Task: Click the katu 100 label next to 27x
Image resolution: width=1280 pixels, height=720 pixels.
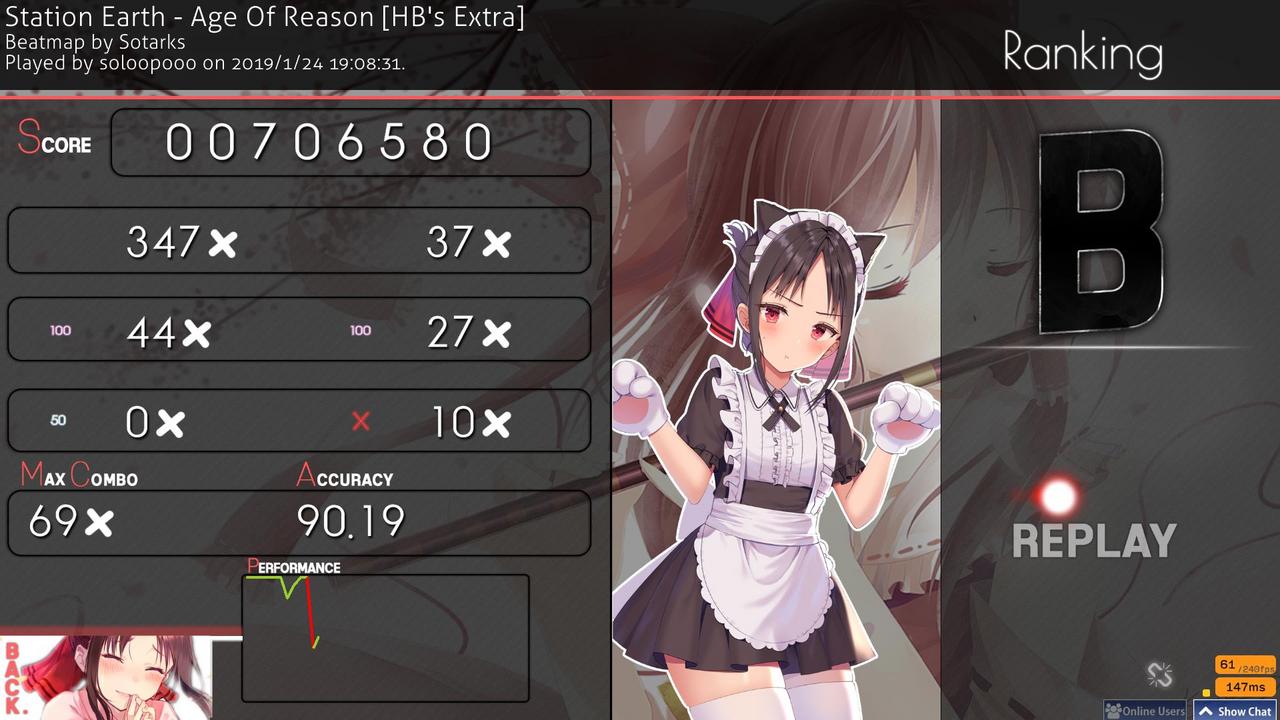Action: tap(360, 330)
